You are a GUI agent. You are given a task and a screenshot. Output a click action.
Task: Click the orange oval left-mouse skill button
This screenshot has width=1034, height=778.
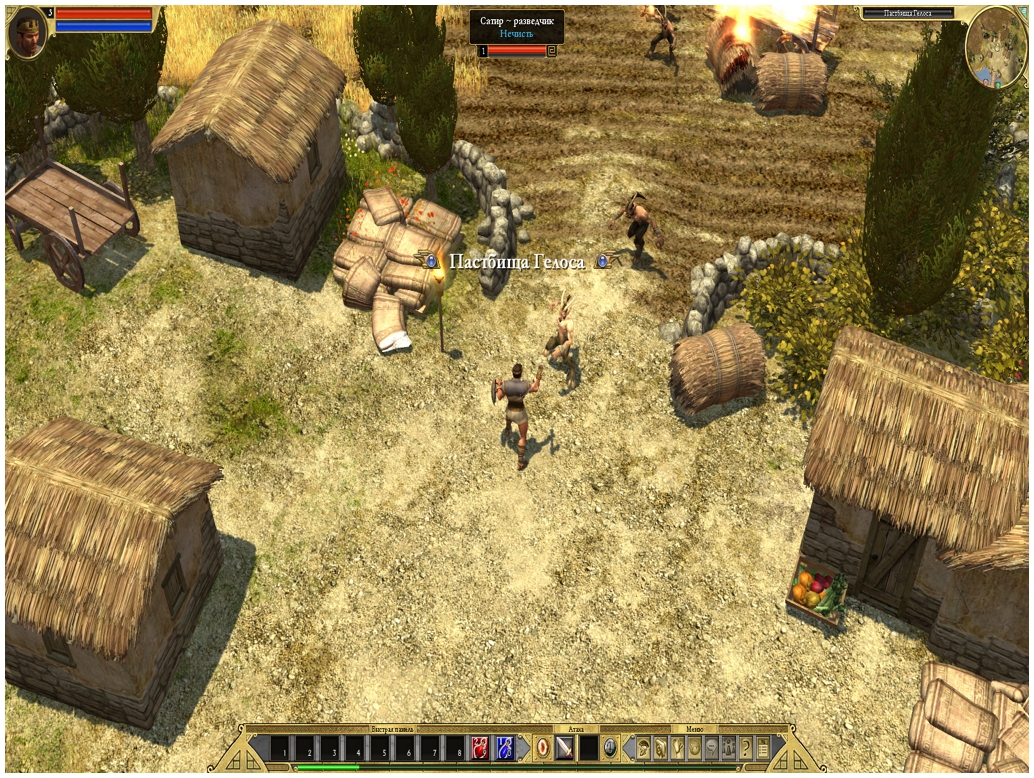542,748
